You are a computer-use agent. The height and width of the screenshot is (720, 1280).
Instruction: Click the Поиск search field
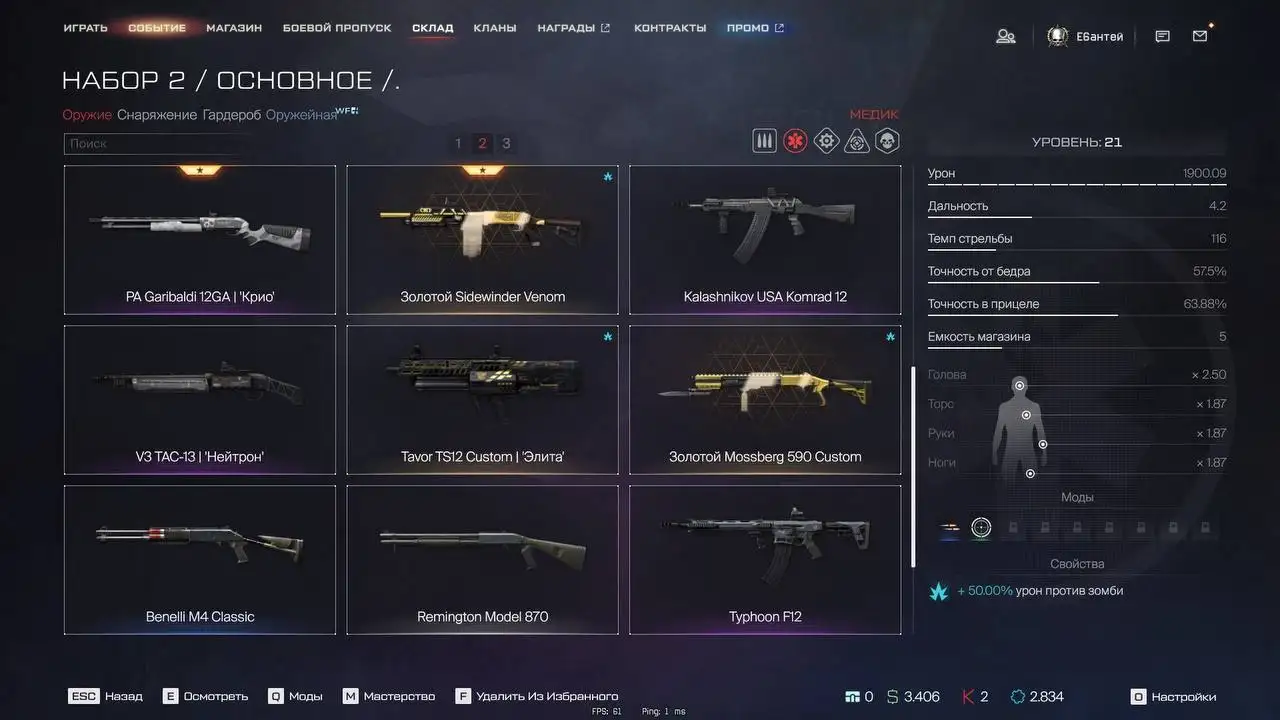pyautogui.click(x=150, y=143)
